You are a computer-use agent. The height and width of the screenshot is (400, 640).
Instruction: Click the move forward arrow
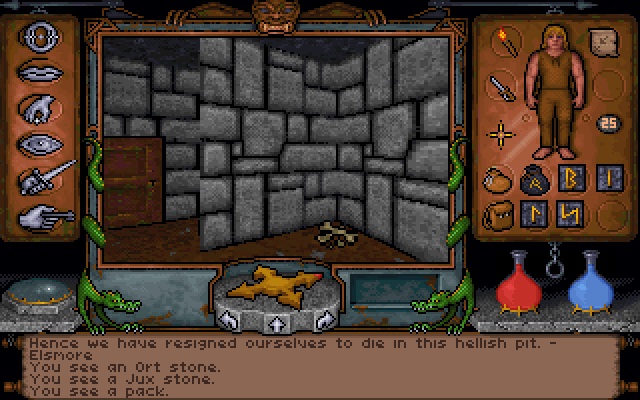click(274, 323)
